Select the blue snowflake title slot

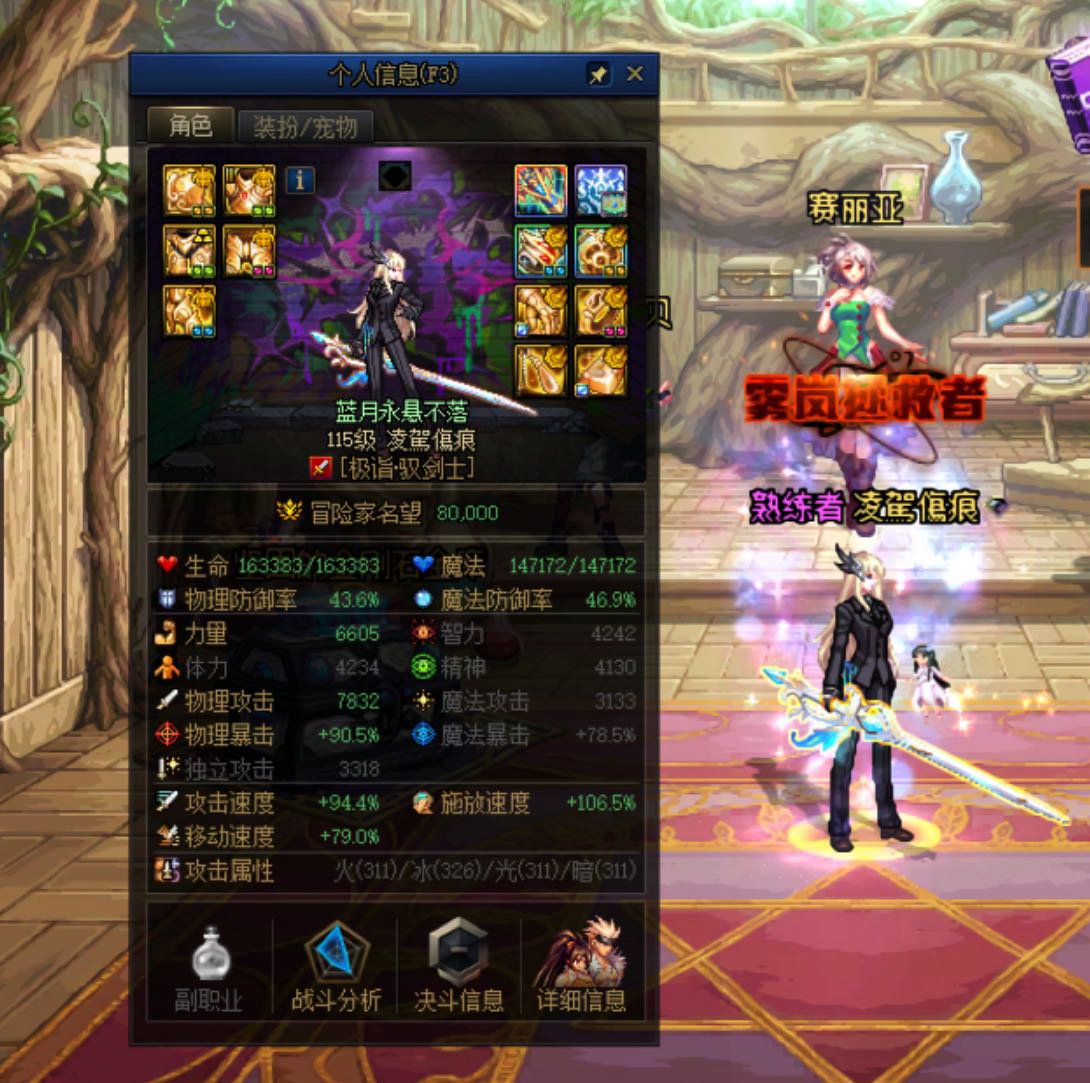tap(600, 191)
